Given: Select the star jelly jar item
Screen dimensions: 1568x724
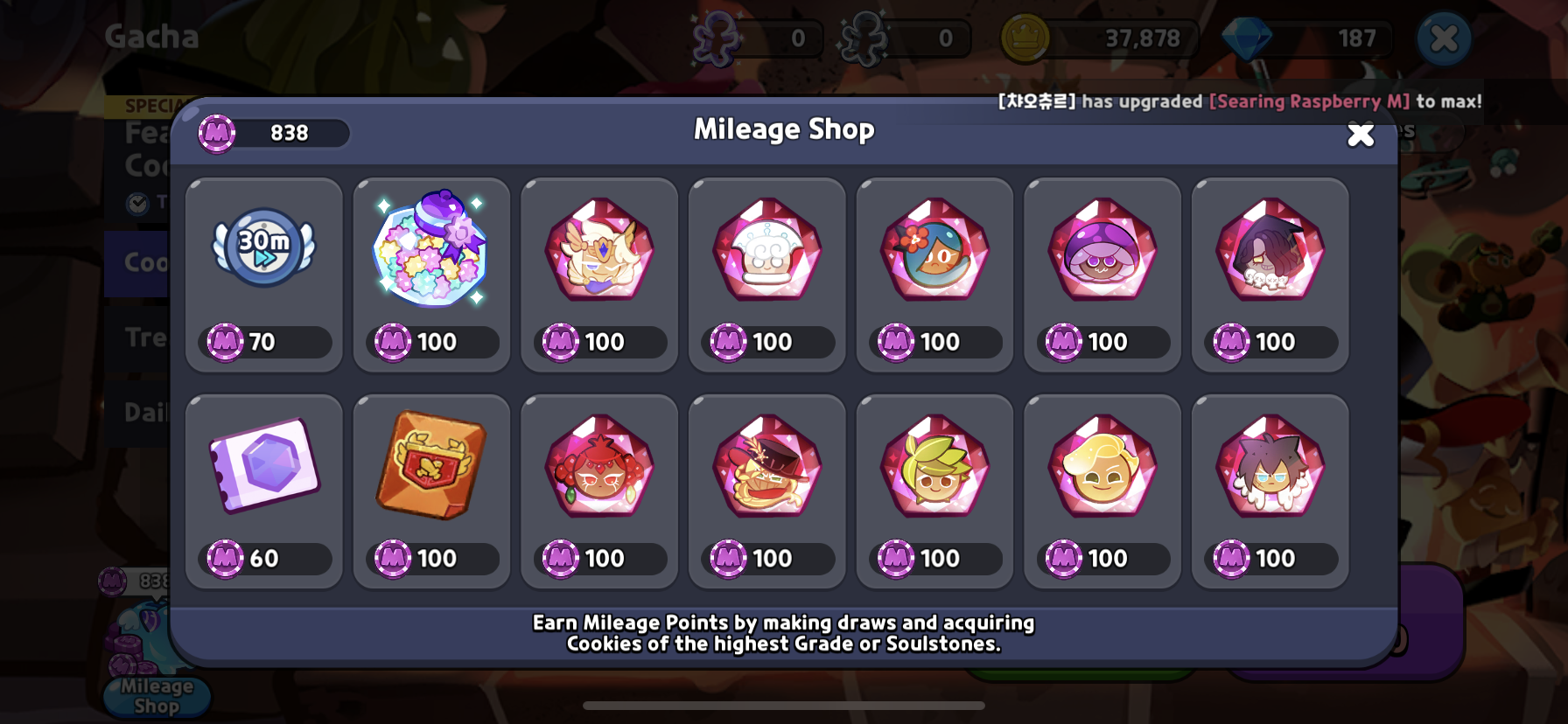Looking at the screenshot, I should pos(431,275).
